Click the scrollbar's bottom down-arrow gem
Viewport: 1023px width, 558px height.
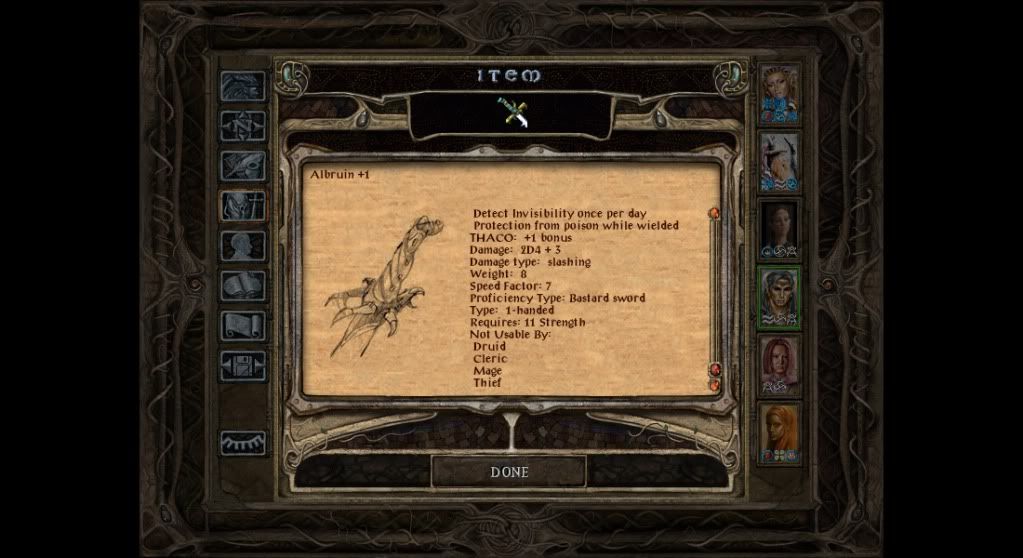click(715, 385)
